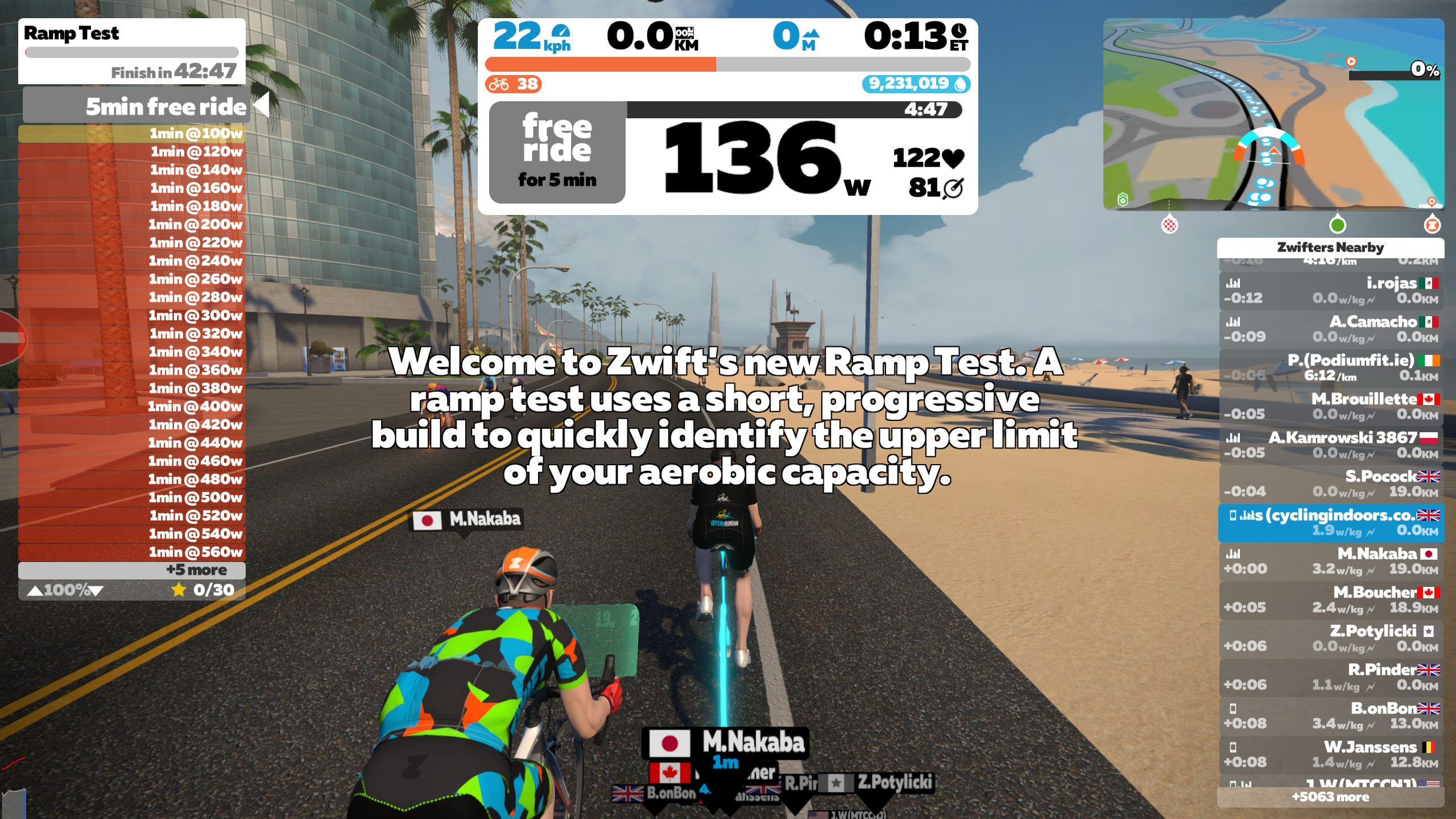Image resolution: width=1456 pixels, height=819 pixels.
Task: Click the green shield badge on the minimap corner
Action: (x=1123, y=200)
